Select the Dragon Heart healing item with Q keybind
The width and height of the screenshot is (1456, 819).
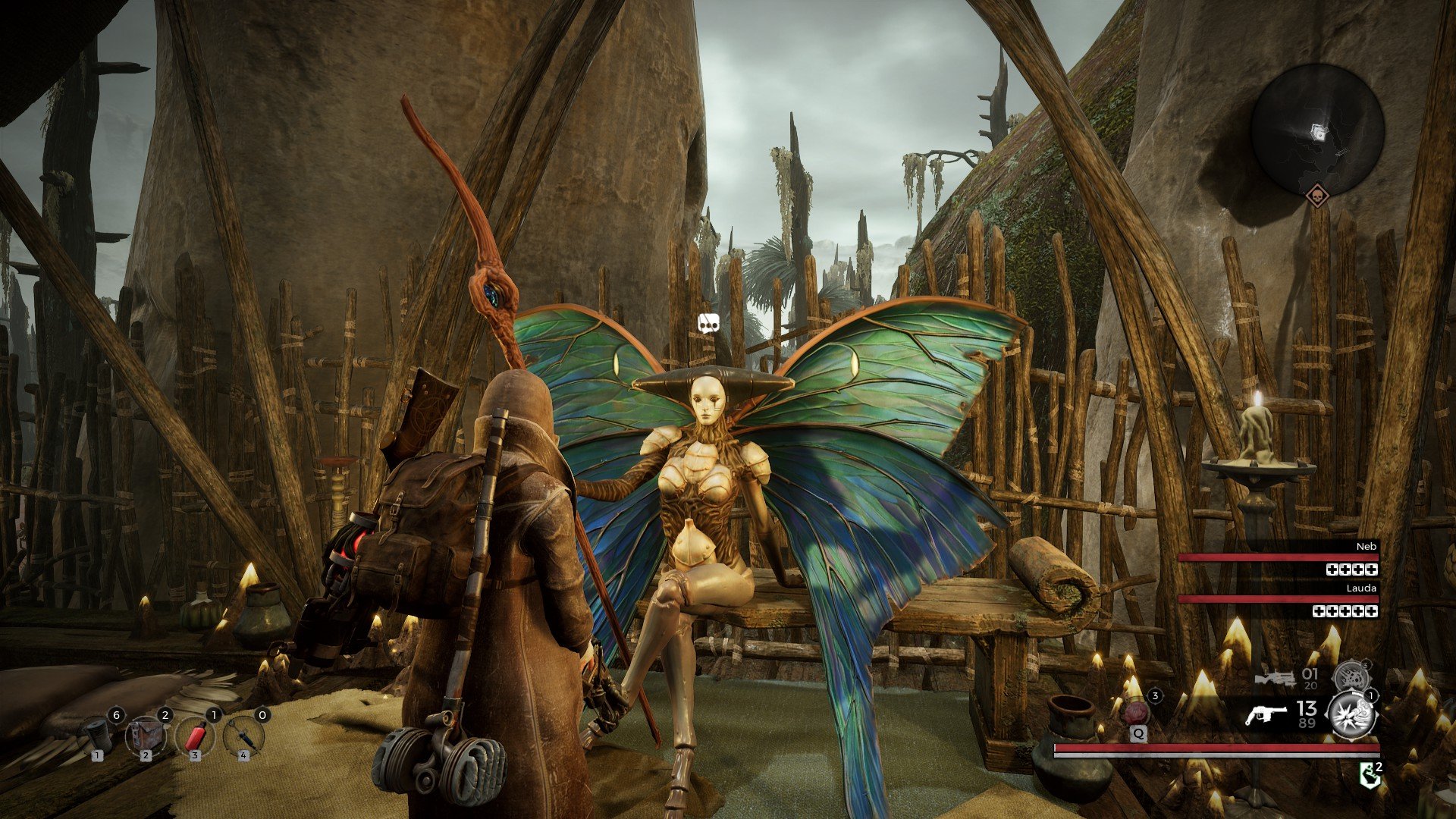pyautogui.click(x=1136, y=712)
